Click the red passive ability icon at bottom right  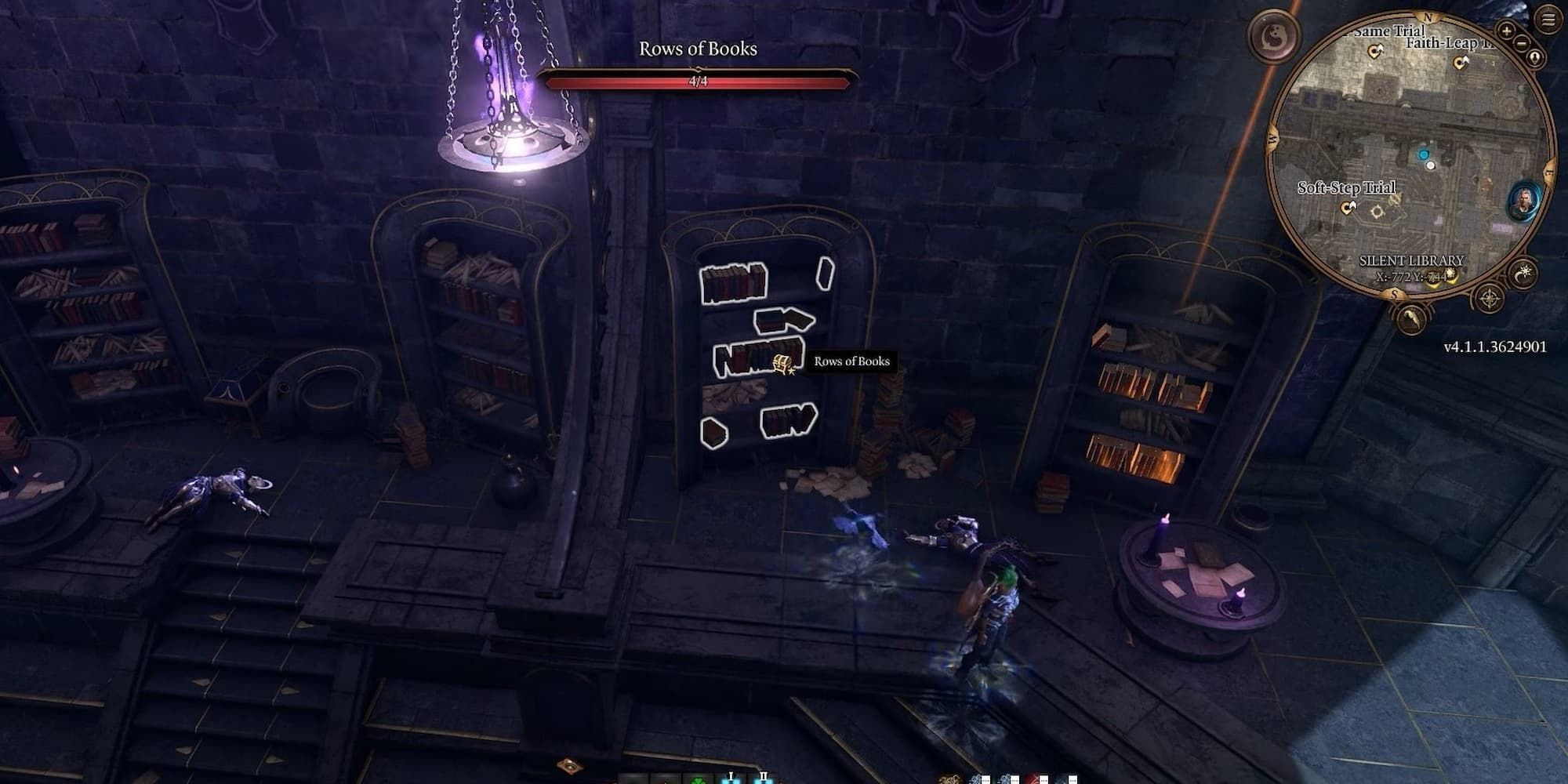1033,779
